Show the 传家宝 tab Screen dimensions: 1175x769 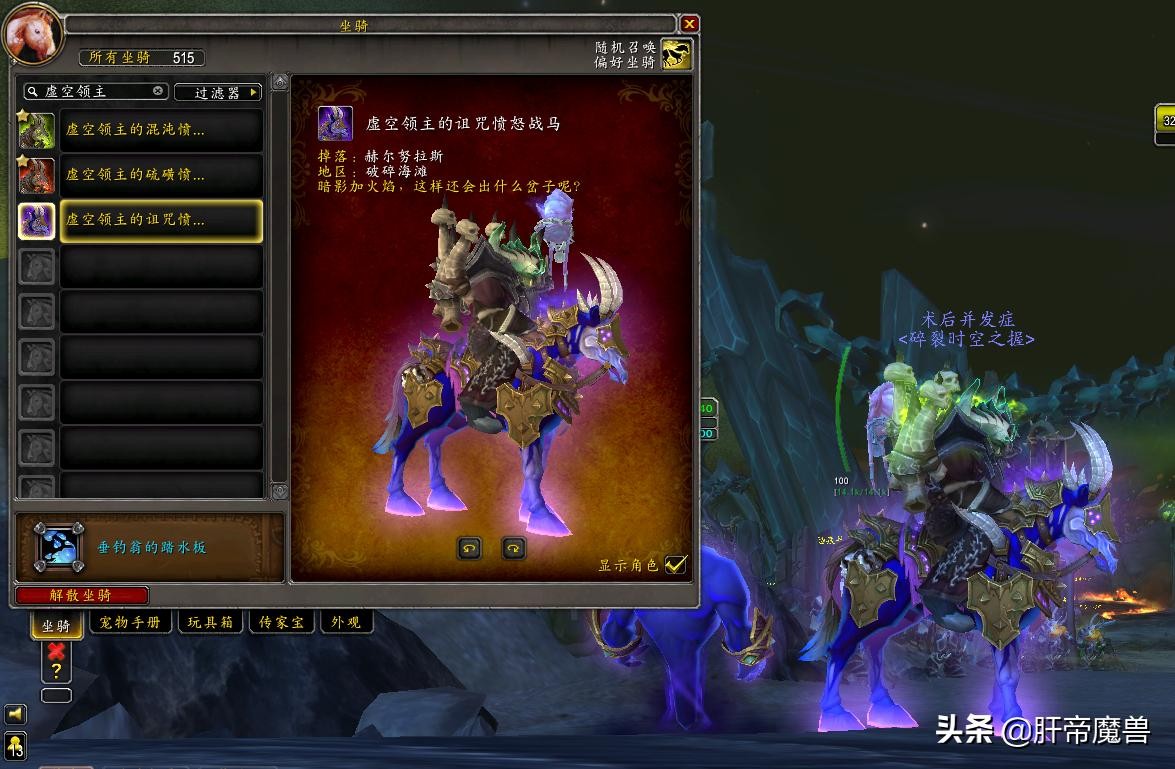click(281, 622)
